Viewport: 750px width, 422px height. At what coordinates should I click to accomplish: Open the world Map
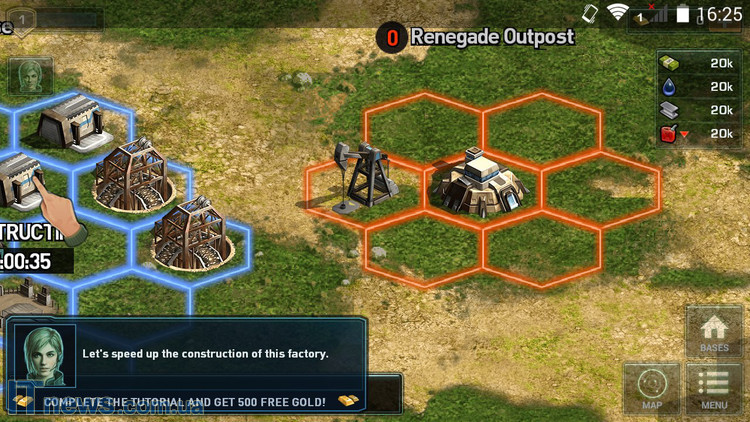(x=652, y=389)
